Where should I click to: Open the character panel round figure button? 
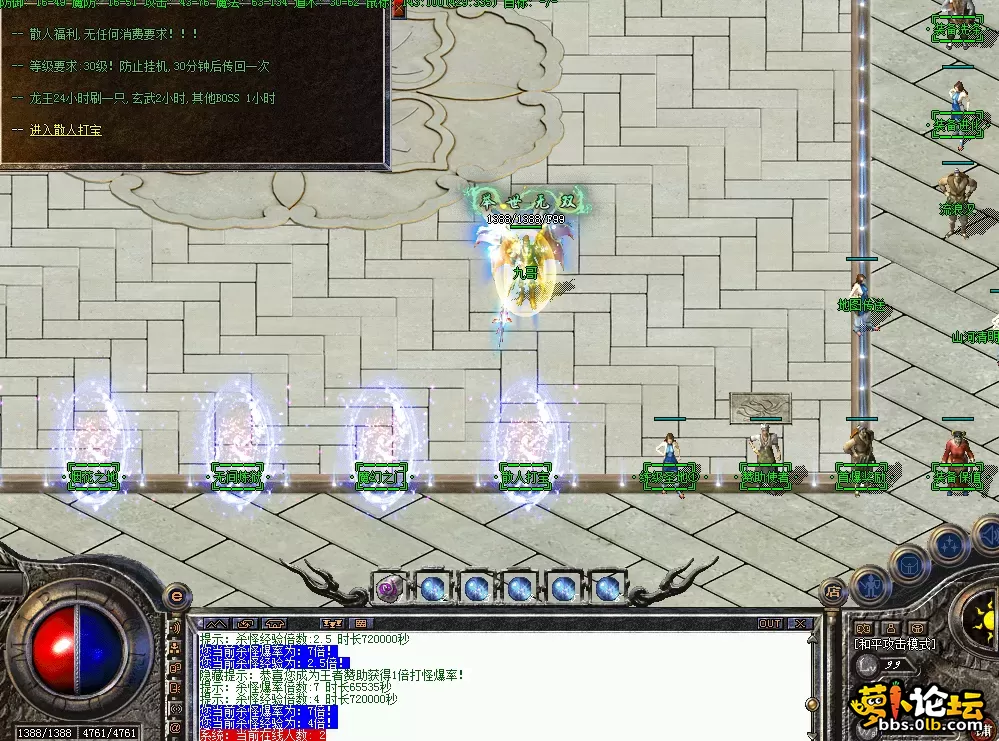coord(870,584)
